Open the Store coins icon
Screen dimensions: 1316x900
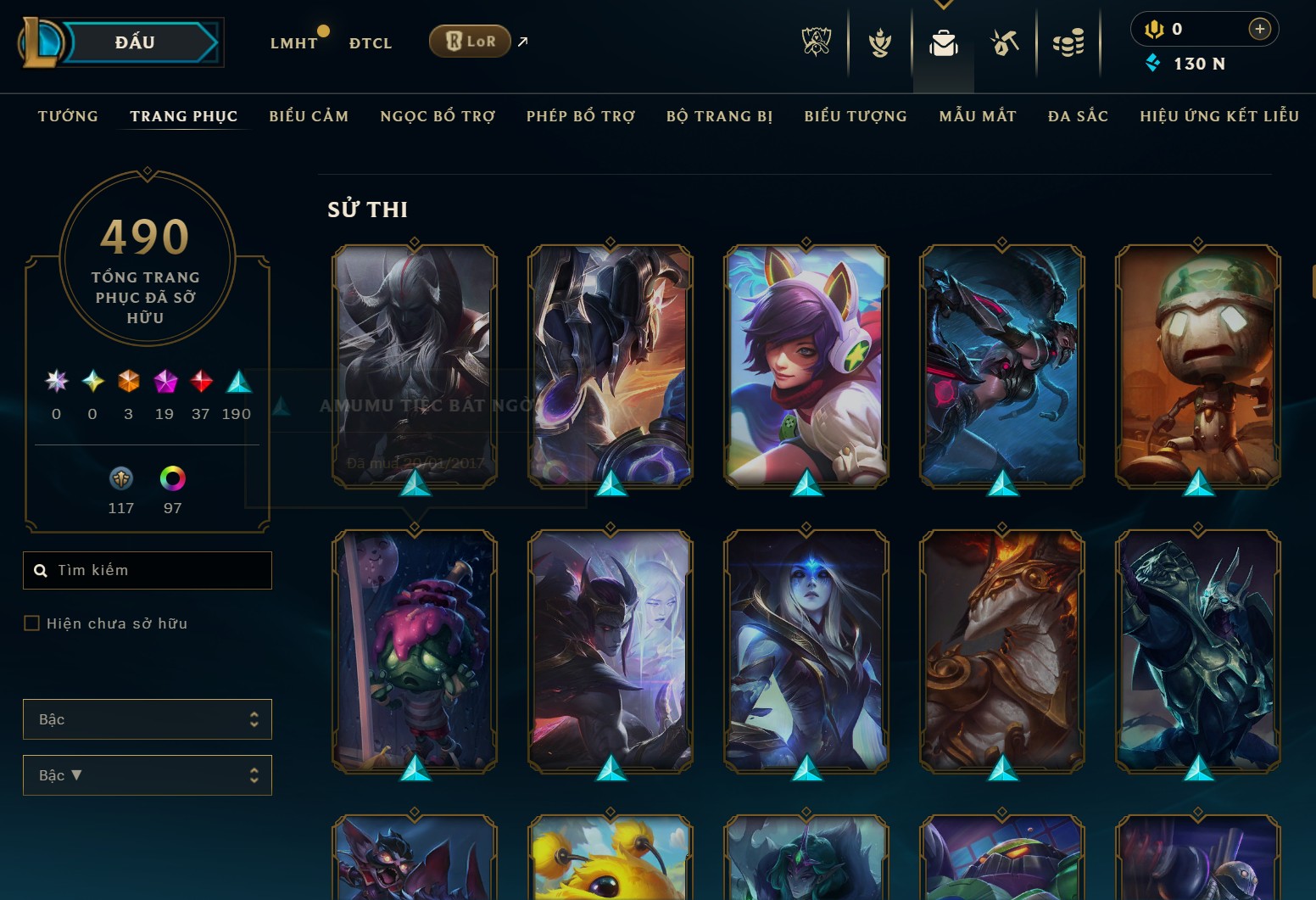coord(1068,42)
